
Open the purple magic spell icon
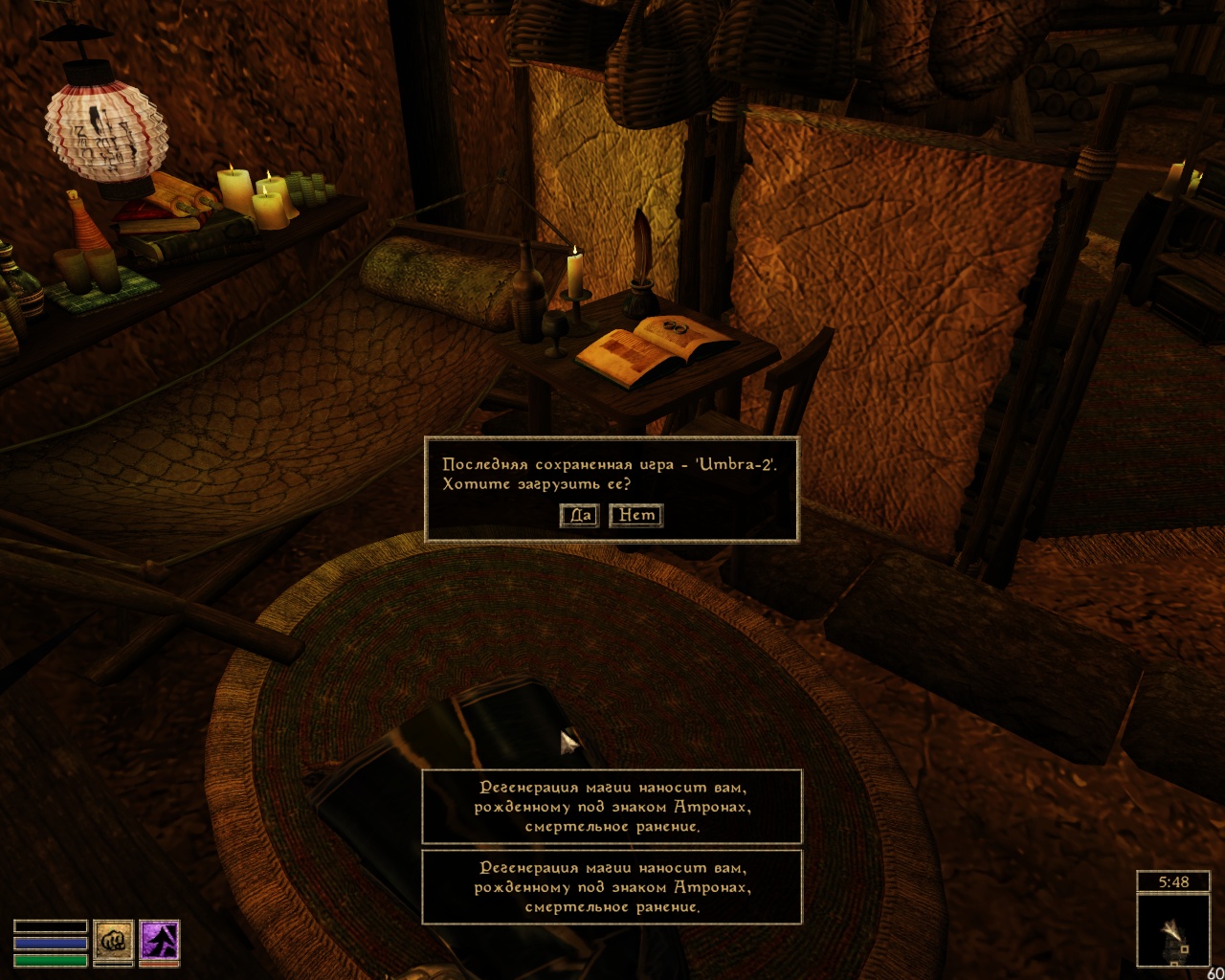(159, 941)
